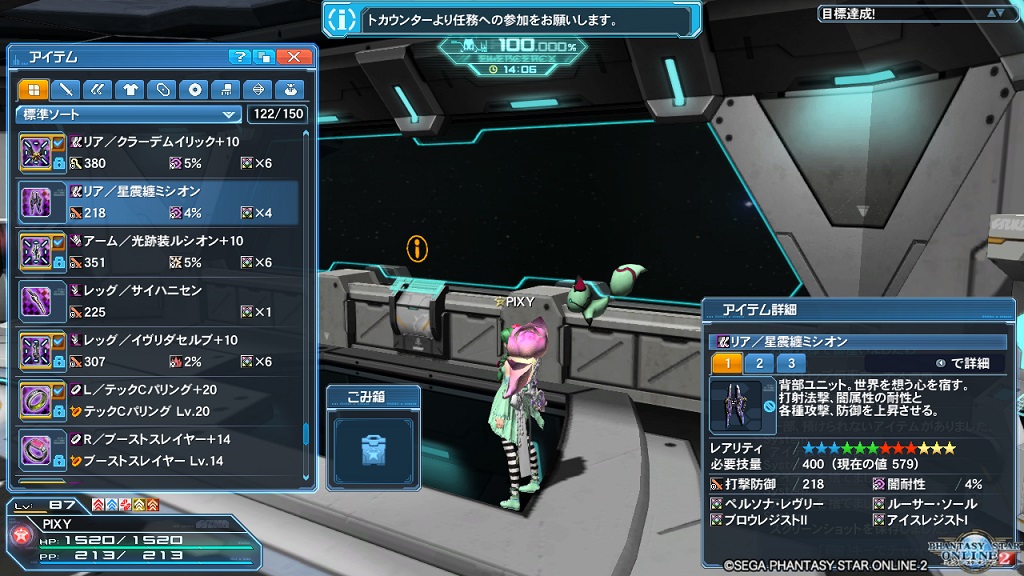Switch to item detail page 2
The image size is (1024, 576).
(759, 363)
